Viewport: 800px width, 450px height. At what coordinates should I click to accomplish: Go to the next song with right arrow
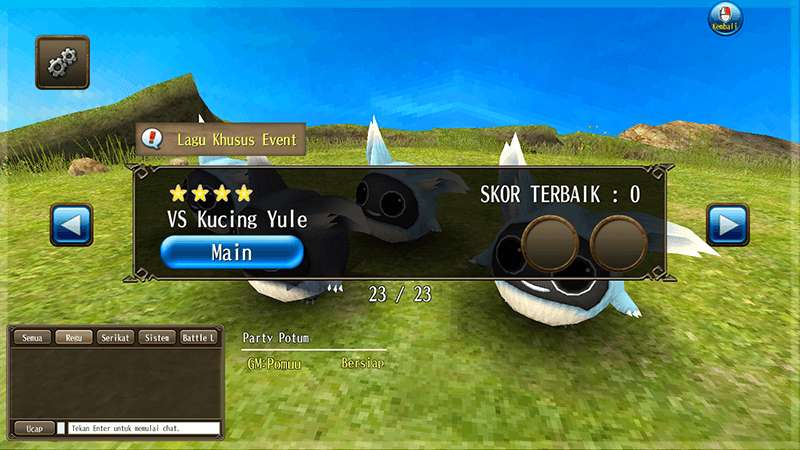pos(727,225)
